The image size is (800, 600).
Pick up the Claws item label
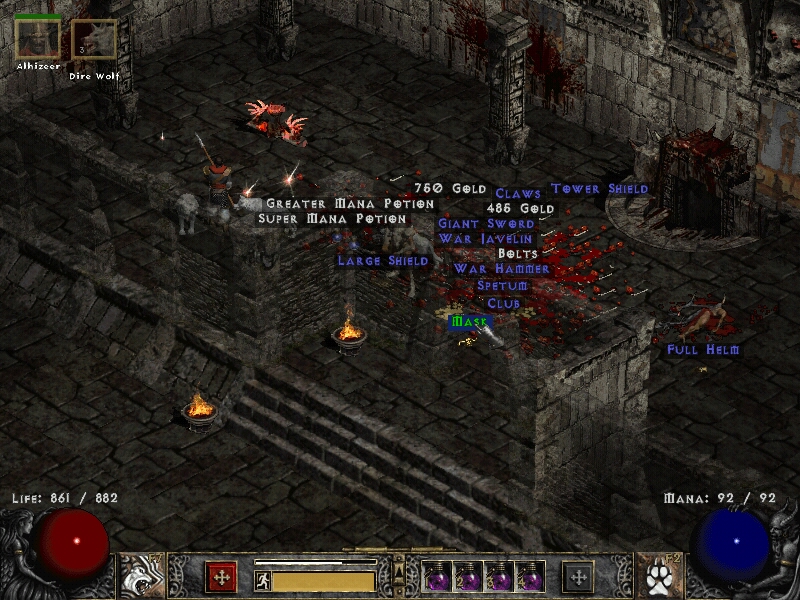[518, 193]
